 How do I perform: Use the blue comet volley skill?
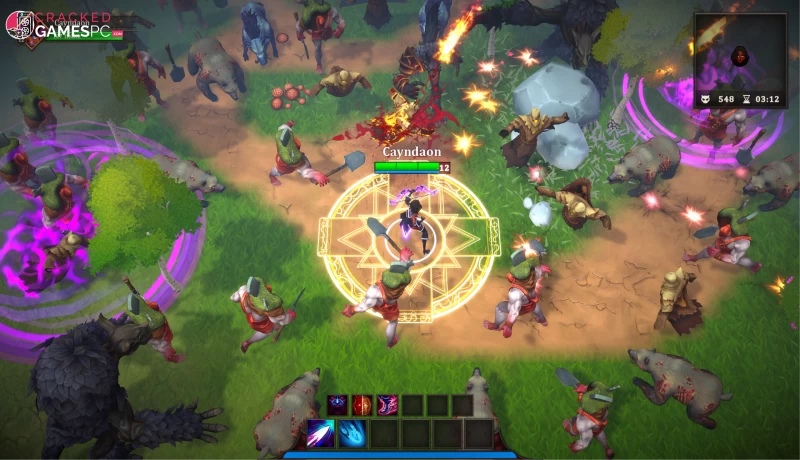pos(352,433)
